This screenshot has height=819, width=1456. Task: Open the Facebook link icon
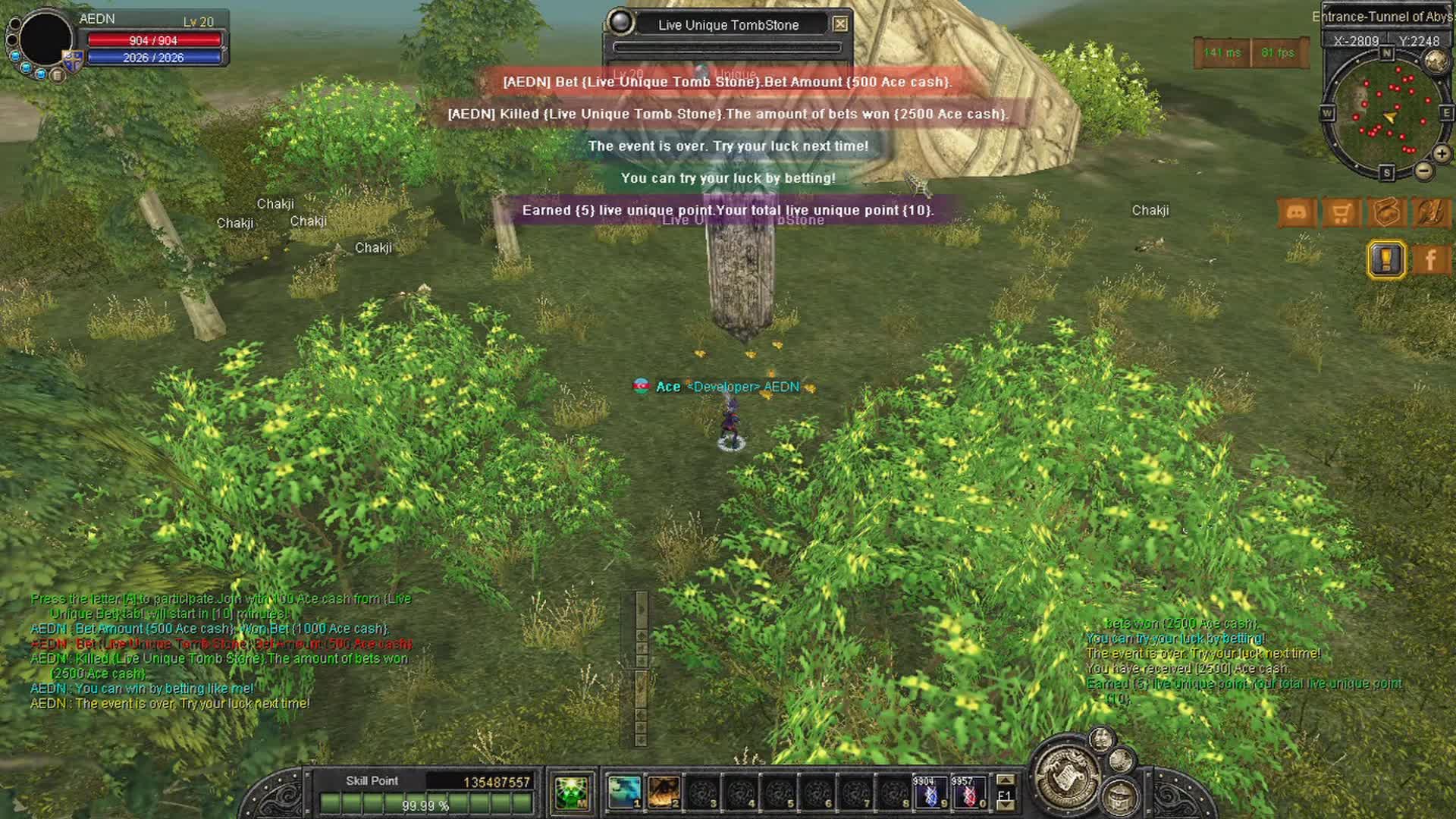pyautogui.click(x=1430, y=260)
